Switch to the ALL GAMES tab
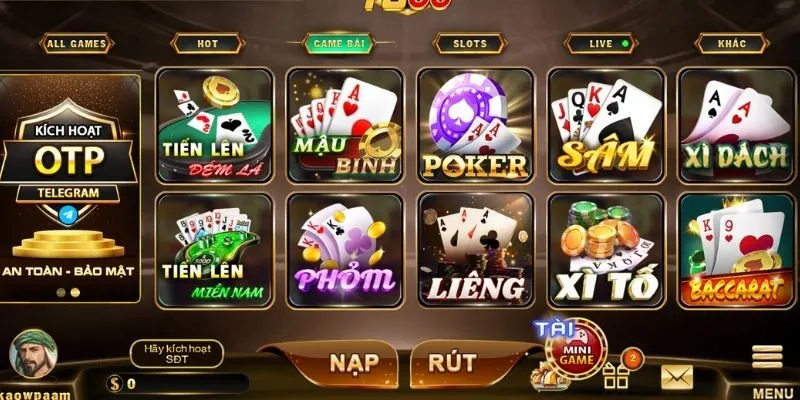The width and height of the screenshot is (800, 400). click(x=76, y=44)
